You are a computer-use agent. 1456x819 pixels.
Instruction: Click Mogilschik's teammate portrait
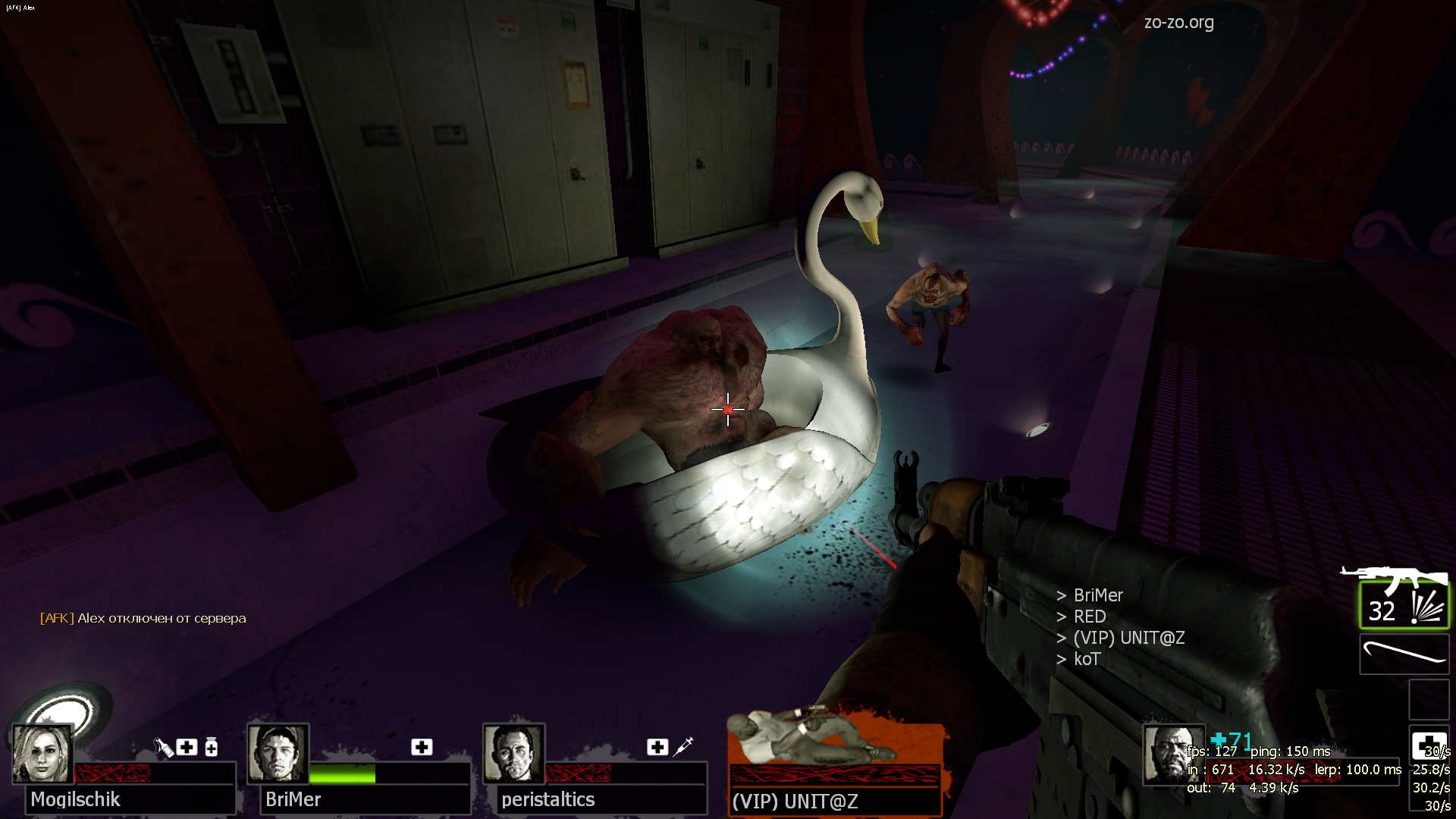(42, 754)
